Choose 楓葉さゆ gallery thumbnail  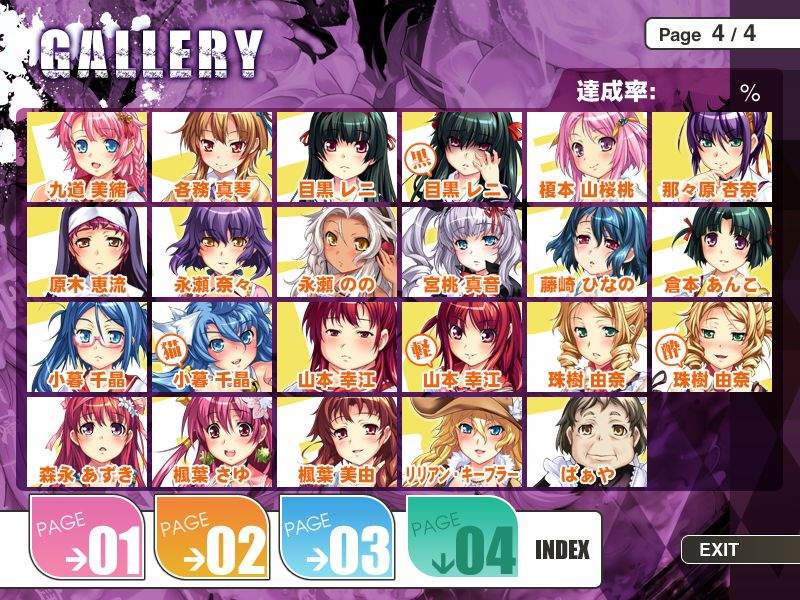(x=212, y=441)
